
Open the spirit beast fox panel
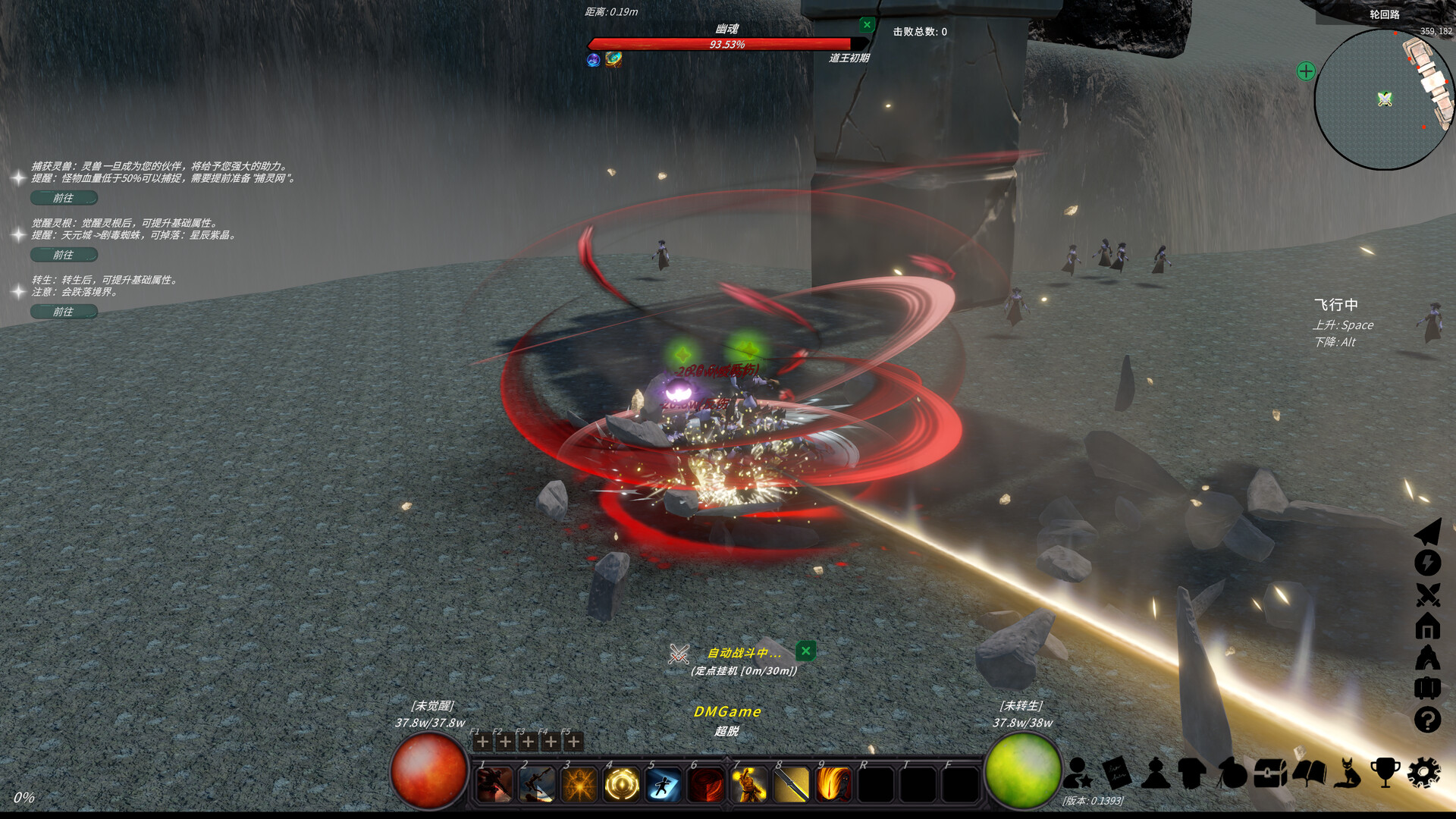coord(1348,772)
